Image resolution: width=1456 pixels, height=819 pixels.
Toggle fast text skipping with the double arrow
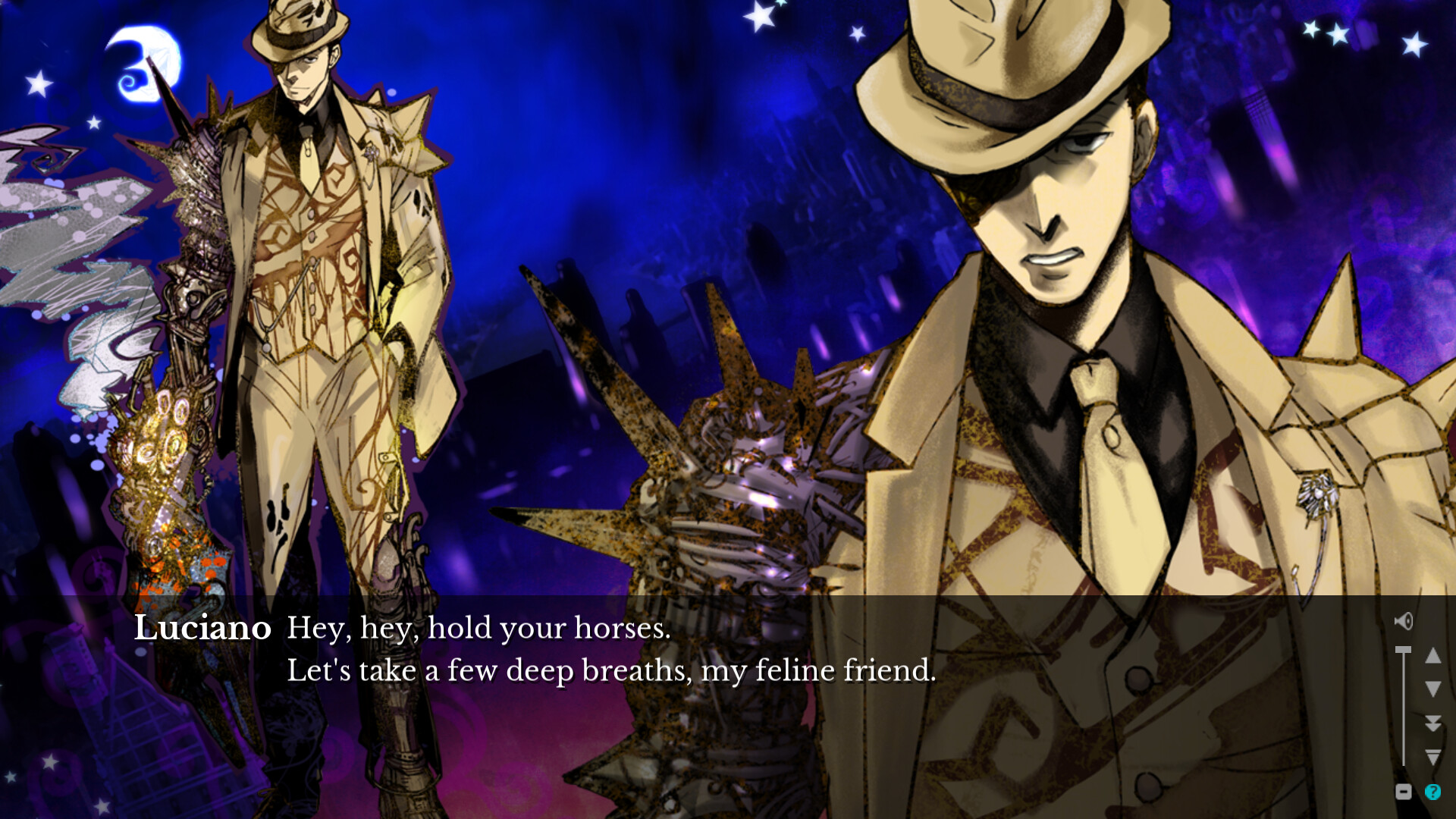tap(1433, 723)
